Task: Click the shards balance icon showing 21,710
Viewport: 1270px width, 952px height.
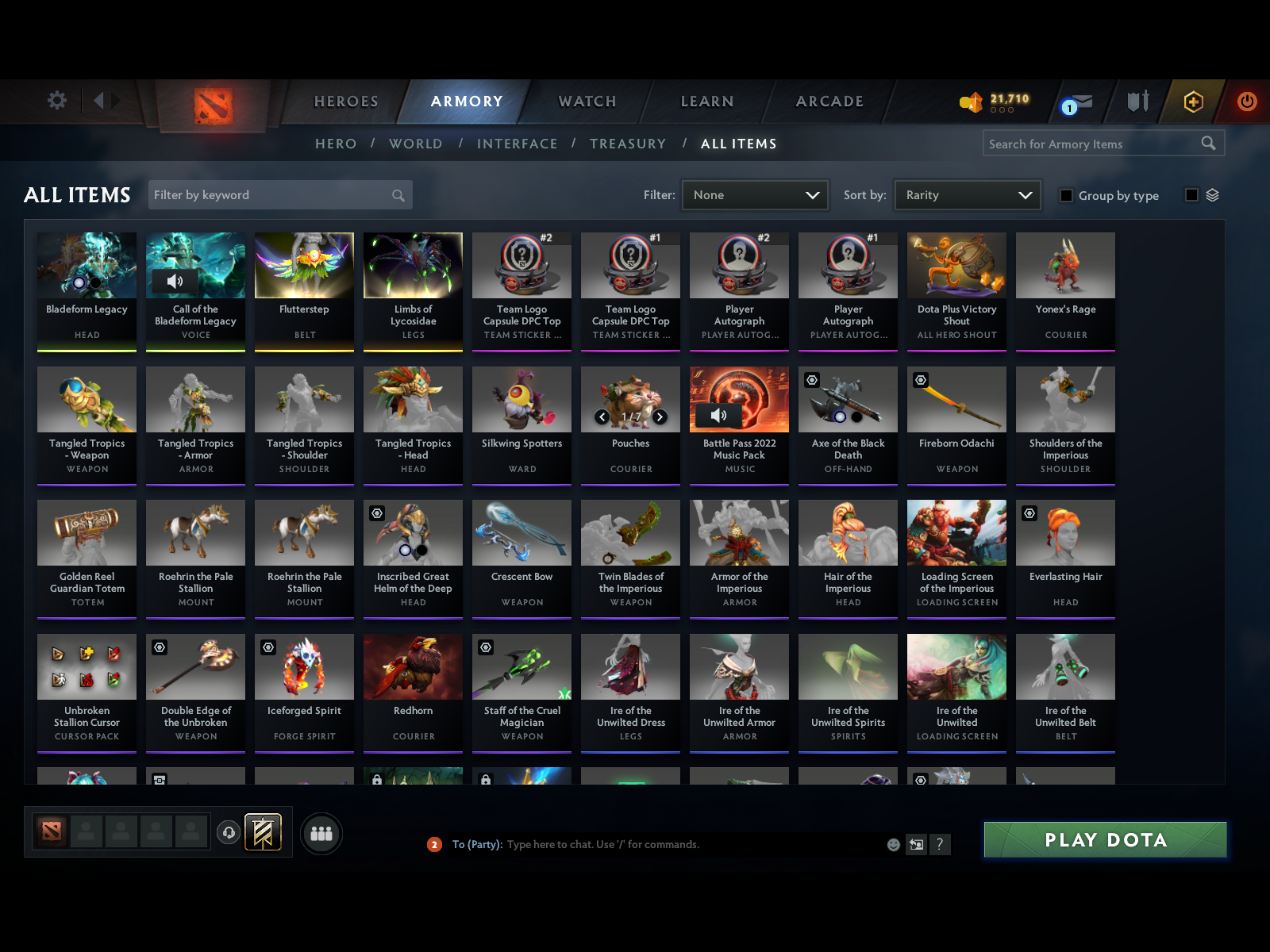Action: pos(970,101)
